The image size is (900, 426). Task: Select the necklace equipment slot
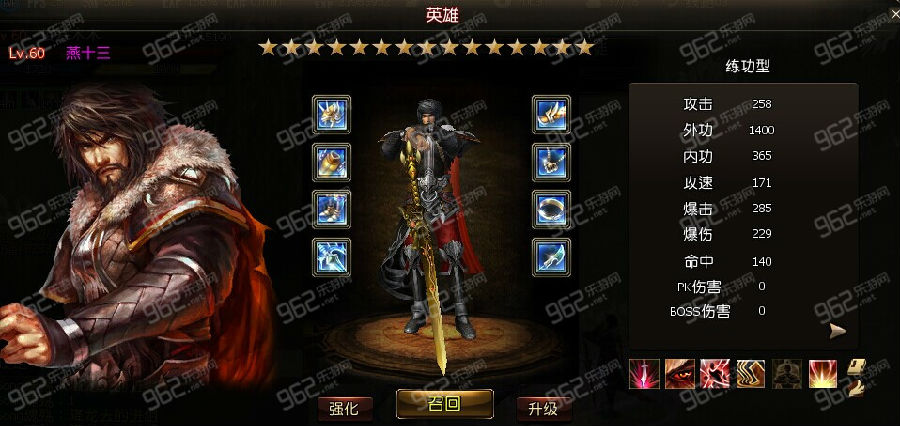pos(551,161)
